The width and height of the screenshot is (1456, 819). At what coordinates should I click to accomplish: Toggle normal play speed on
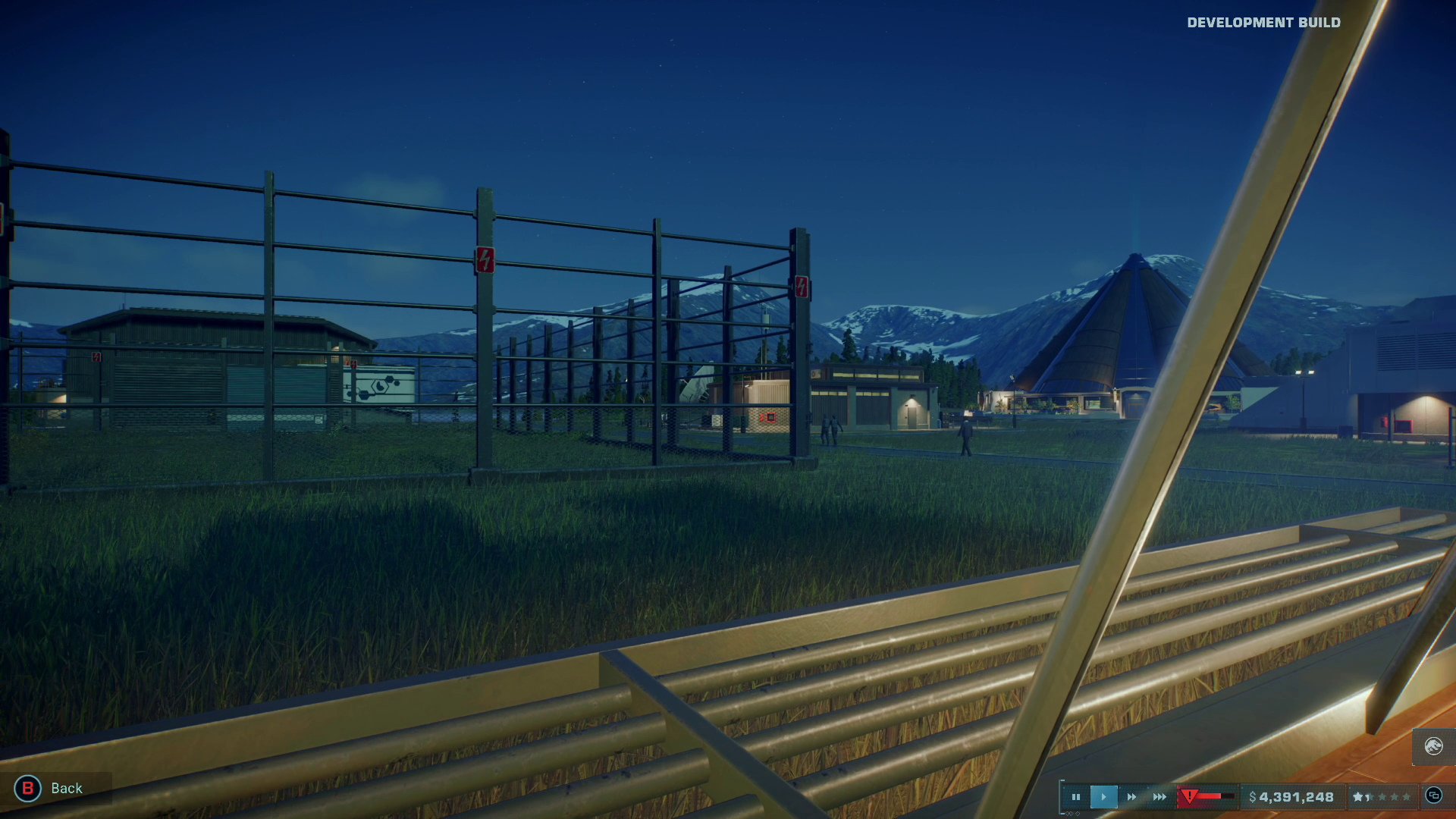[x=1103, y=797]
